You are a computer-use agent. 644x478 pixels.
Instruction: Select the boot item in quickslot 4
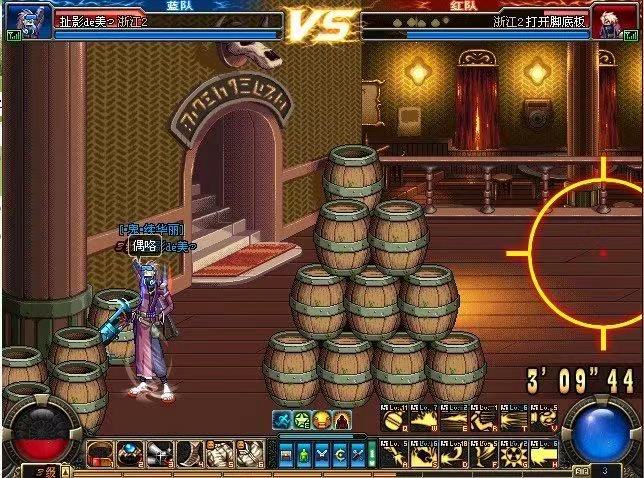click(x=187, y=454)
